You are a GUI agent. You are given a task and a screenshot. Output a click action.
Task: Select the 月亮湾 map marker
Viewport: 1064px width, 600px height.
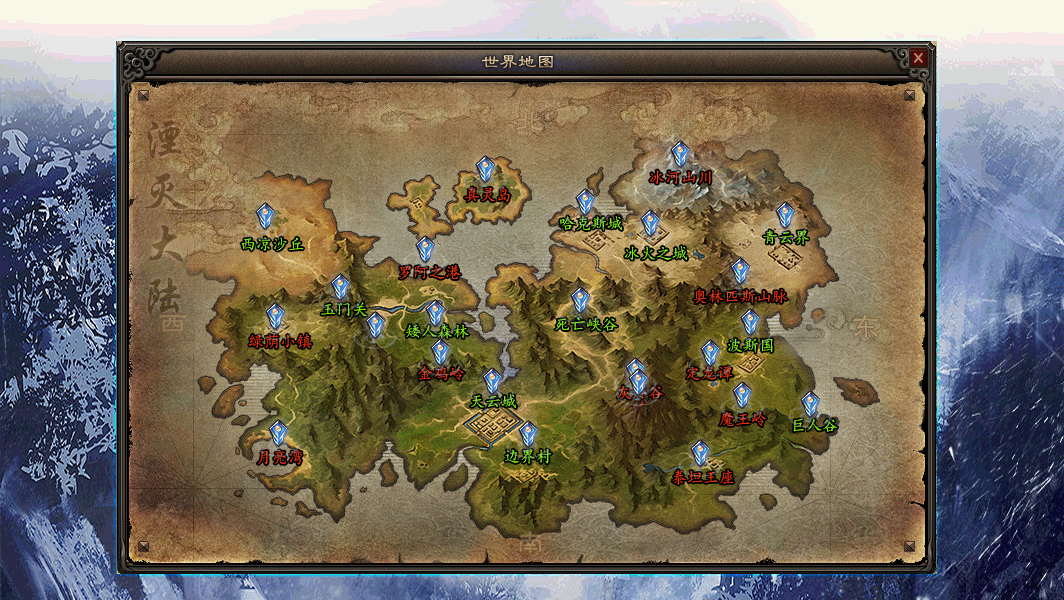click(279, 433)
